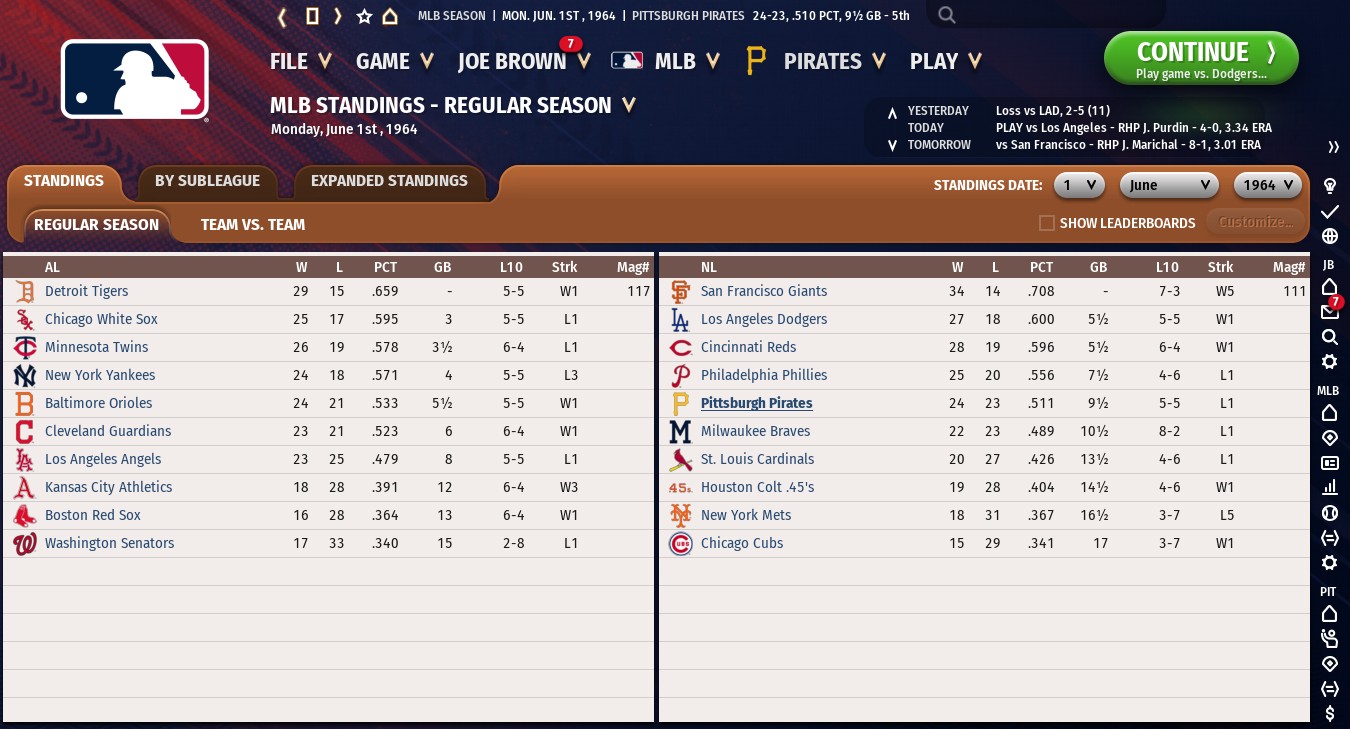
Task: Open the Game menu
Action: tap(394, 61)
